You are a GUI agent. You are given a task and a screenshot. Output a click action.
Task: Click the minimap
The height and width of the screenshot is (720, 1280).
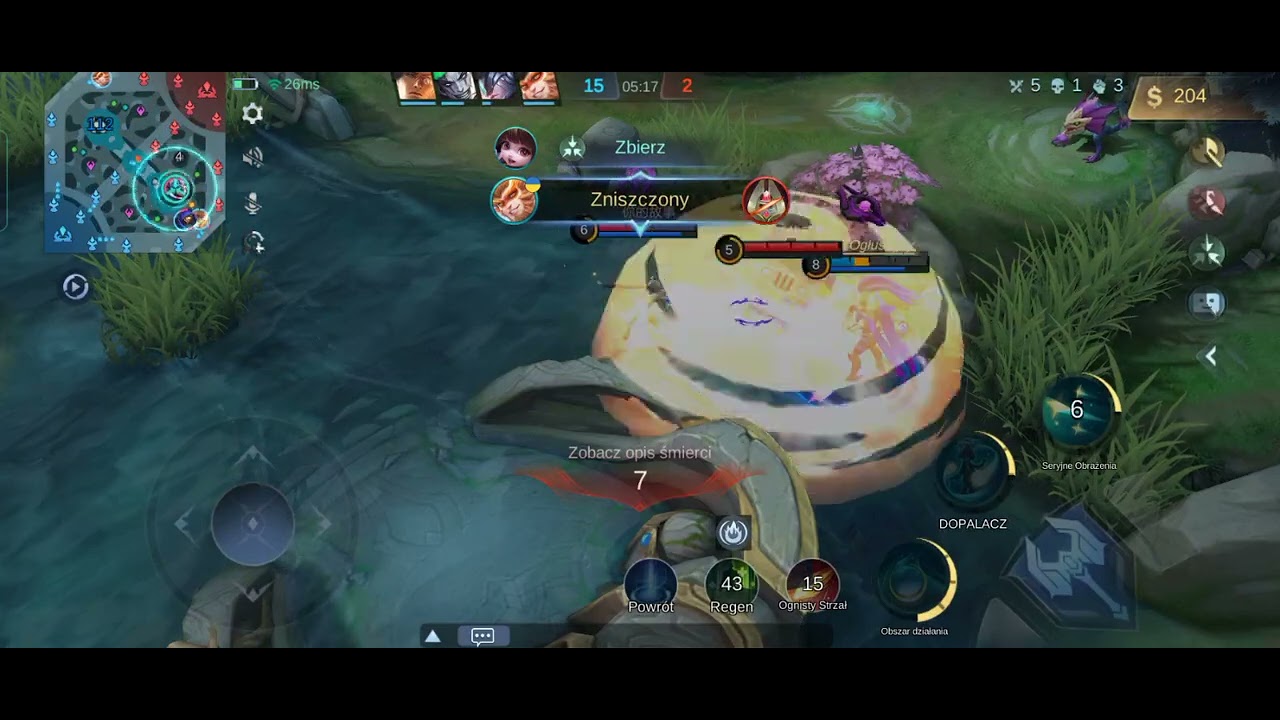[134, 162]
